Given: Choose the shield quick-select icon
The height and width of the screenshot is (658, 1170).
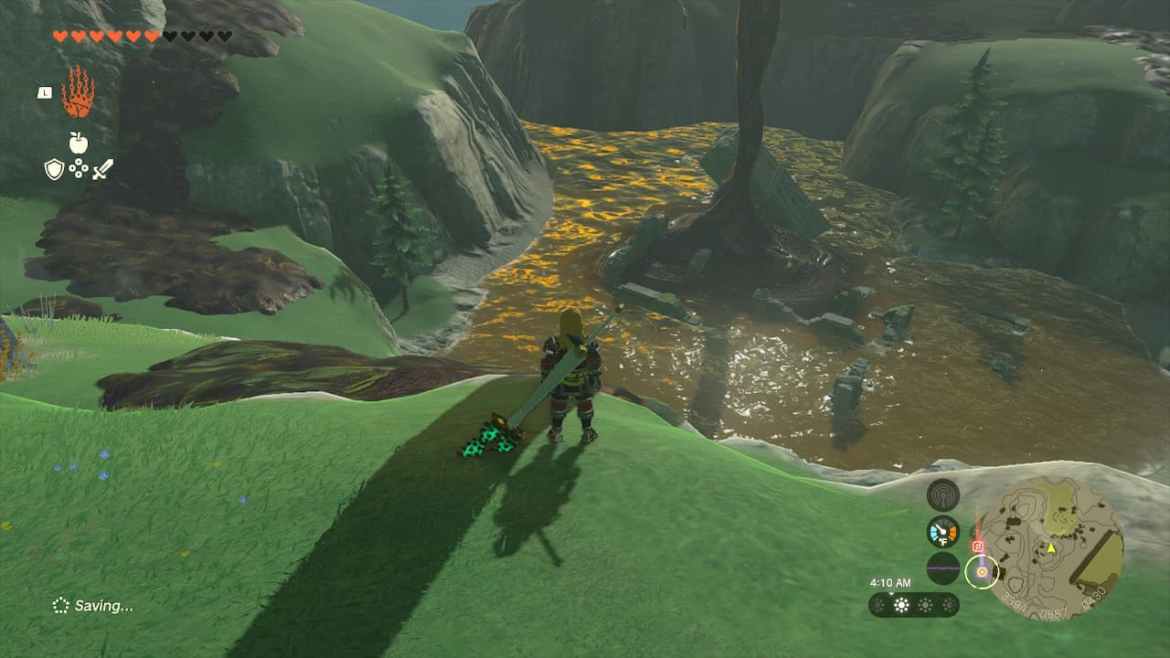Looking at the screenshot, I should tap(54, 169).
